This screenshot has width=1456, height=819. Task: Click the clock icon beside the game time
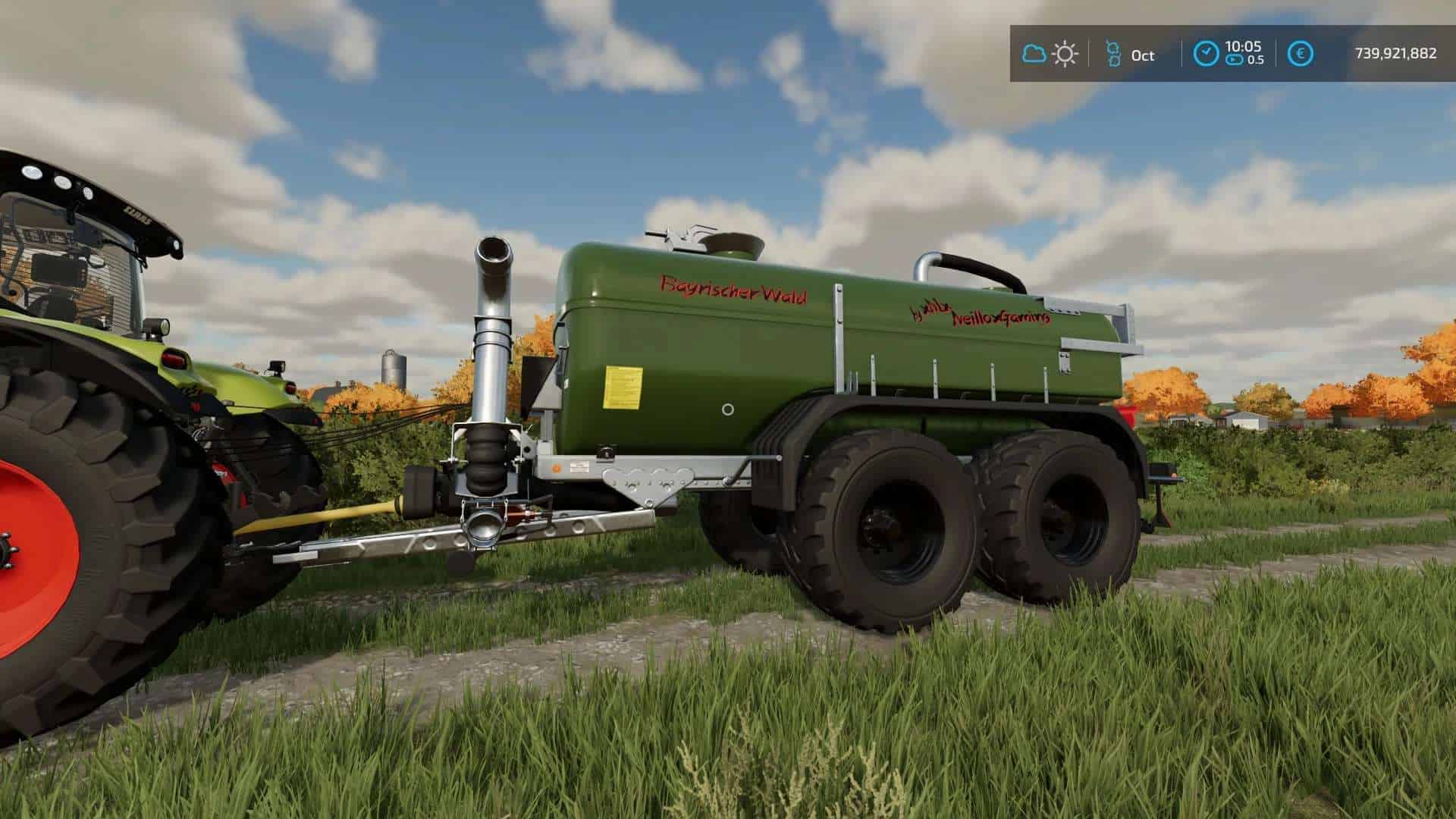[x=1206, y=54]
